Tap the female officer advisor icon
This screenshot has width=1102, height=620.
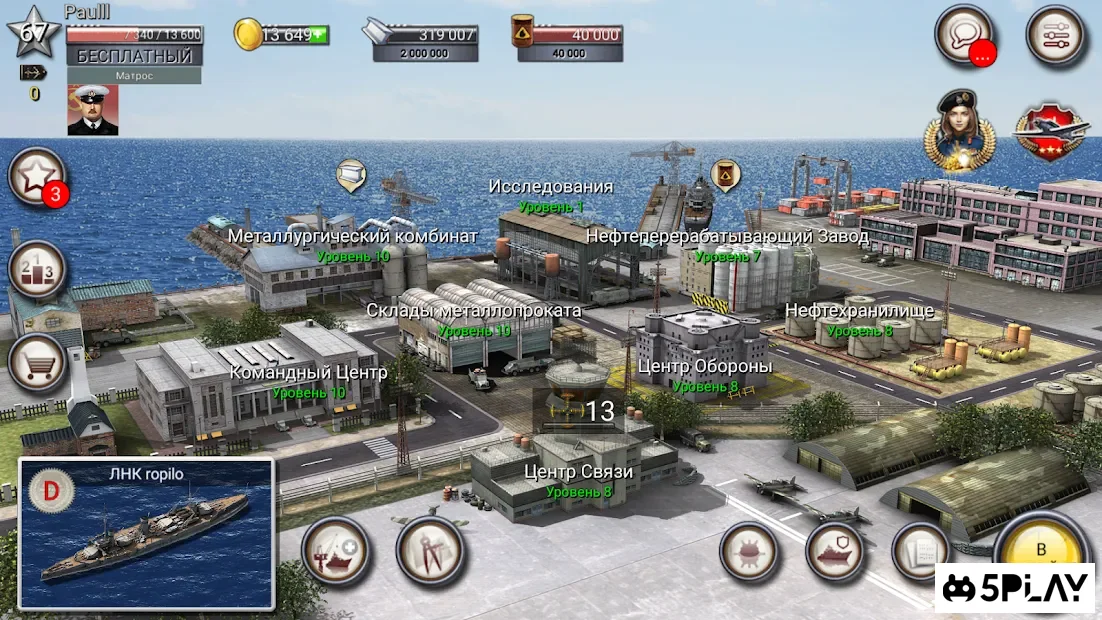click(x=962, y=128)
